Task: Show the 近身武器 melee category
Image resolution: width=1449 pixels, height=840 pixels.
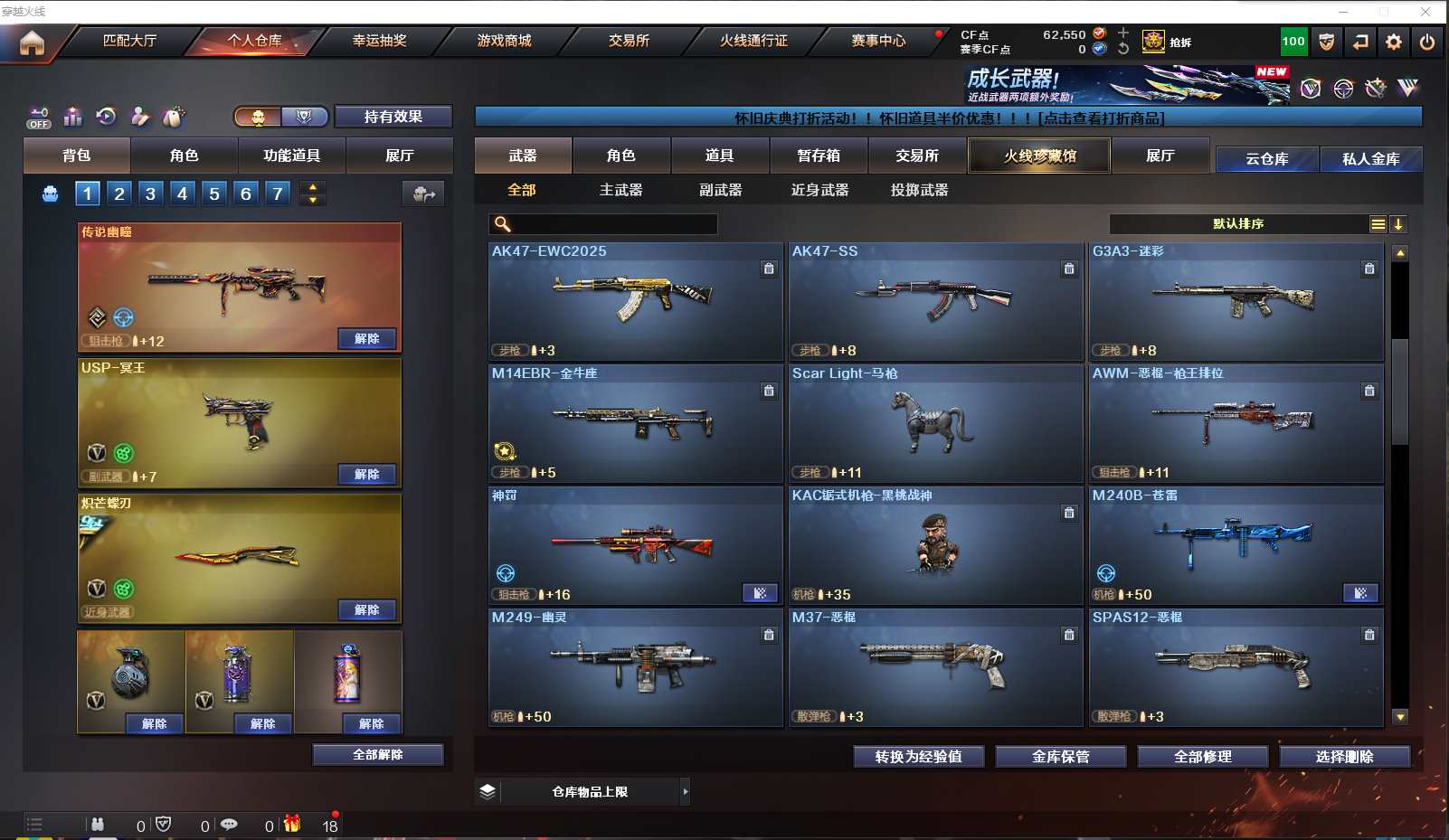Action: 819,190
